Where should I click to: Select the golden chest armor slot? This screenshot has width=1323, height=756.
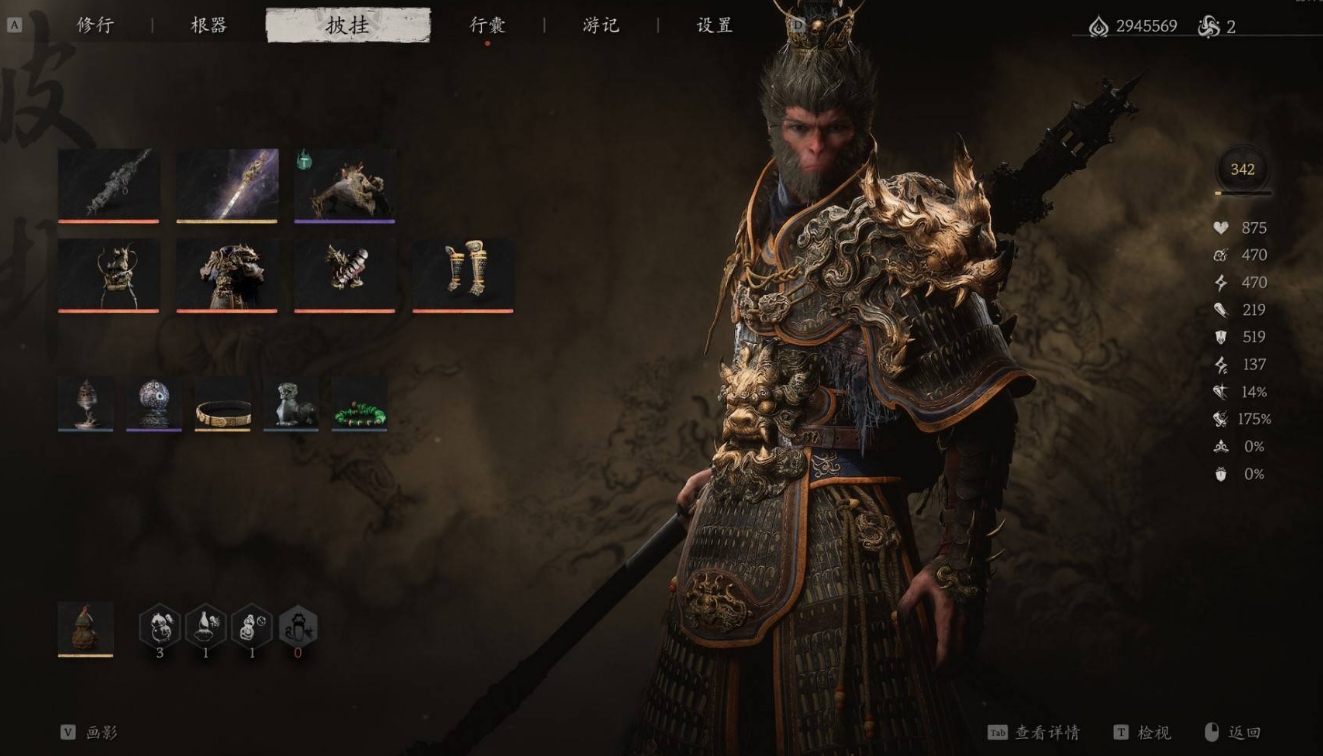pos(227,275)
